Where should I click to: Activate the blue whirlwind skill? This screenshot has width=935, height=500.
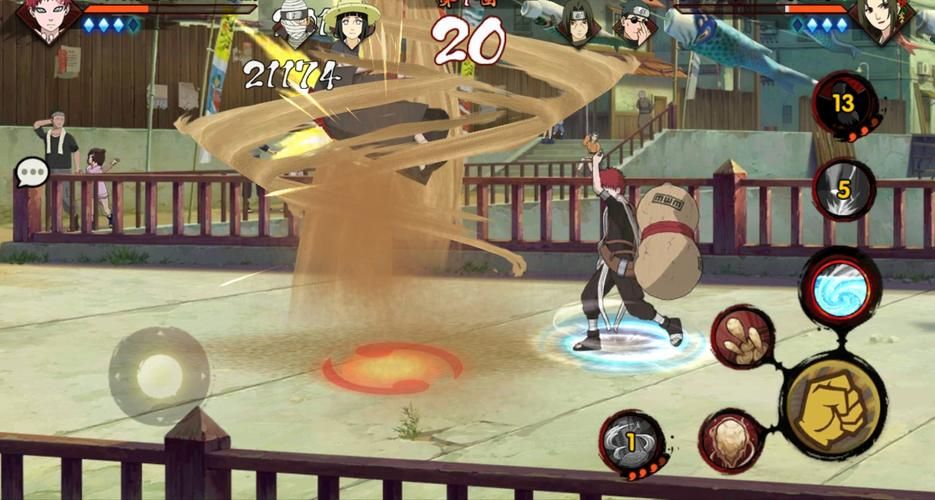pos(840,288)
